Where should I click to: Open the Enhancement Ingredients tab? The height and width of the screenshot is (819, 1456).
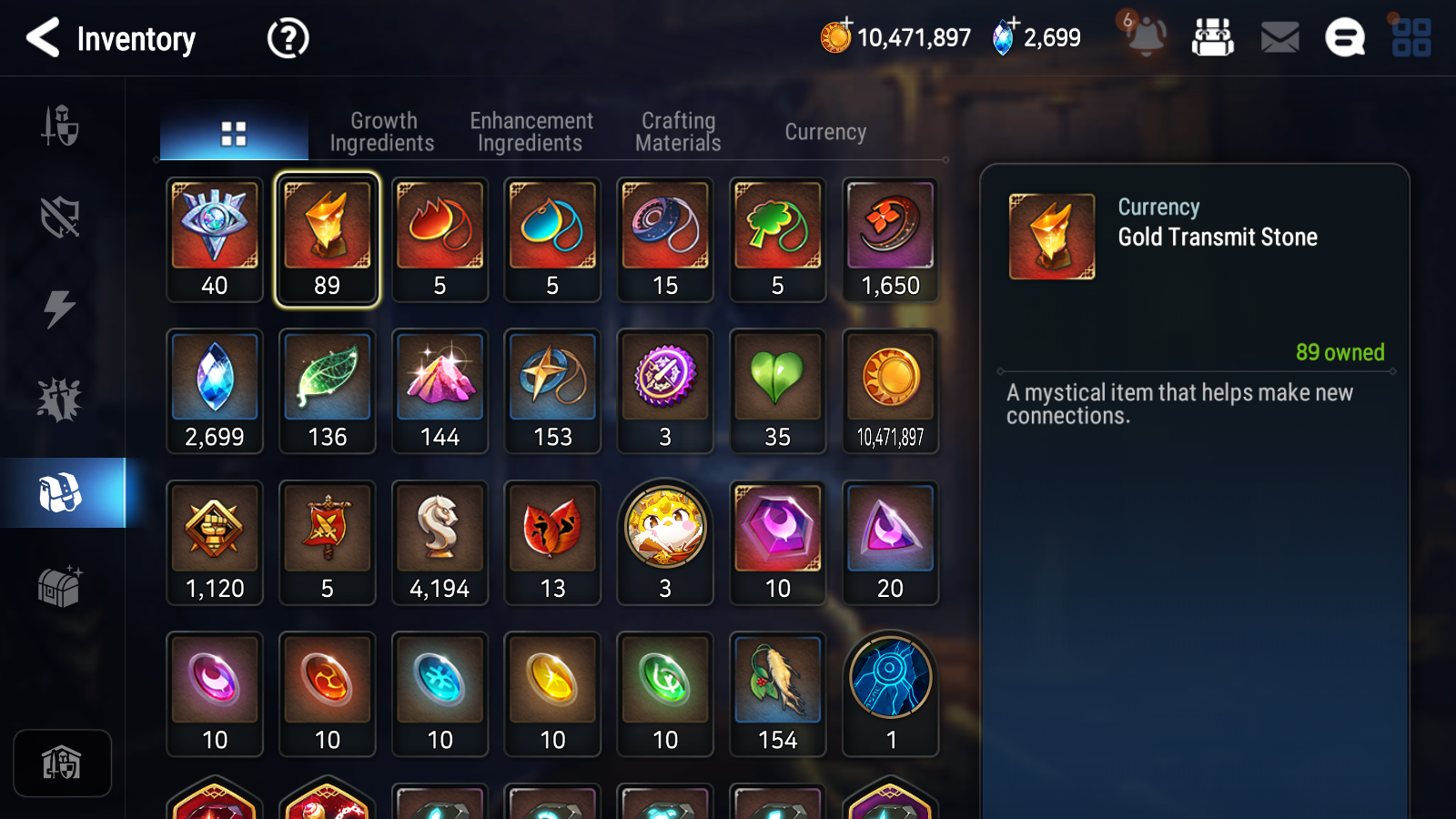pyautogui.click(x=531, y=132)
